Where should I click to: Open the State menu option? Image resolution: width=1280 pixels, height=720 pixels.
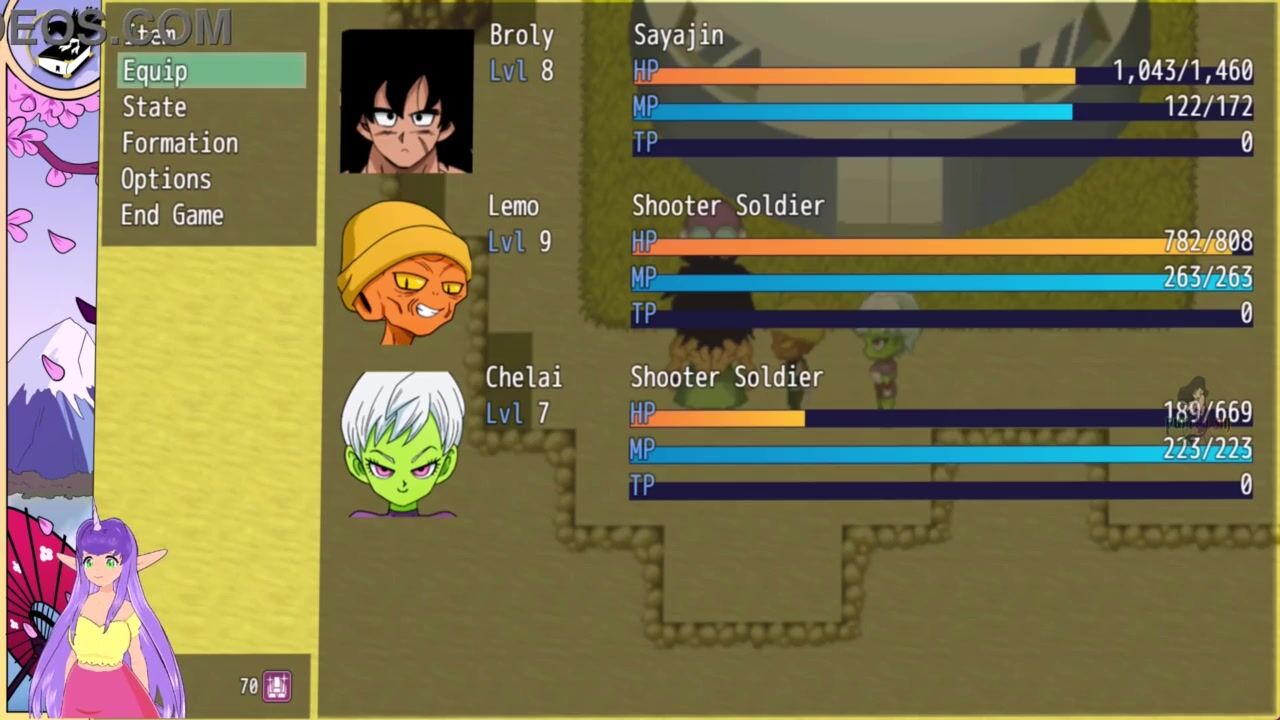point(154,107)
